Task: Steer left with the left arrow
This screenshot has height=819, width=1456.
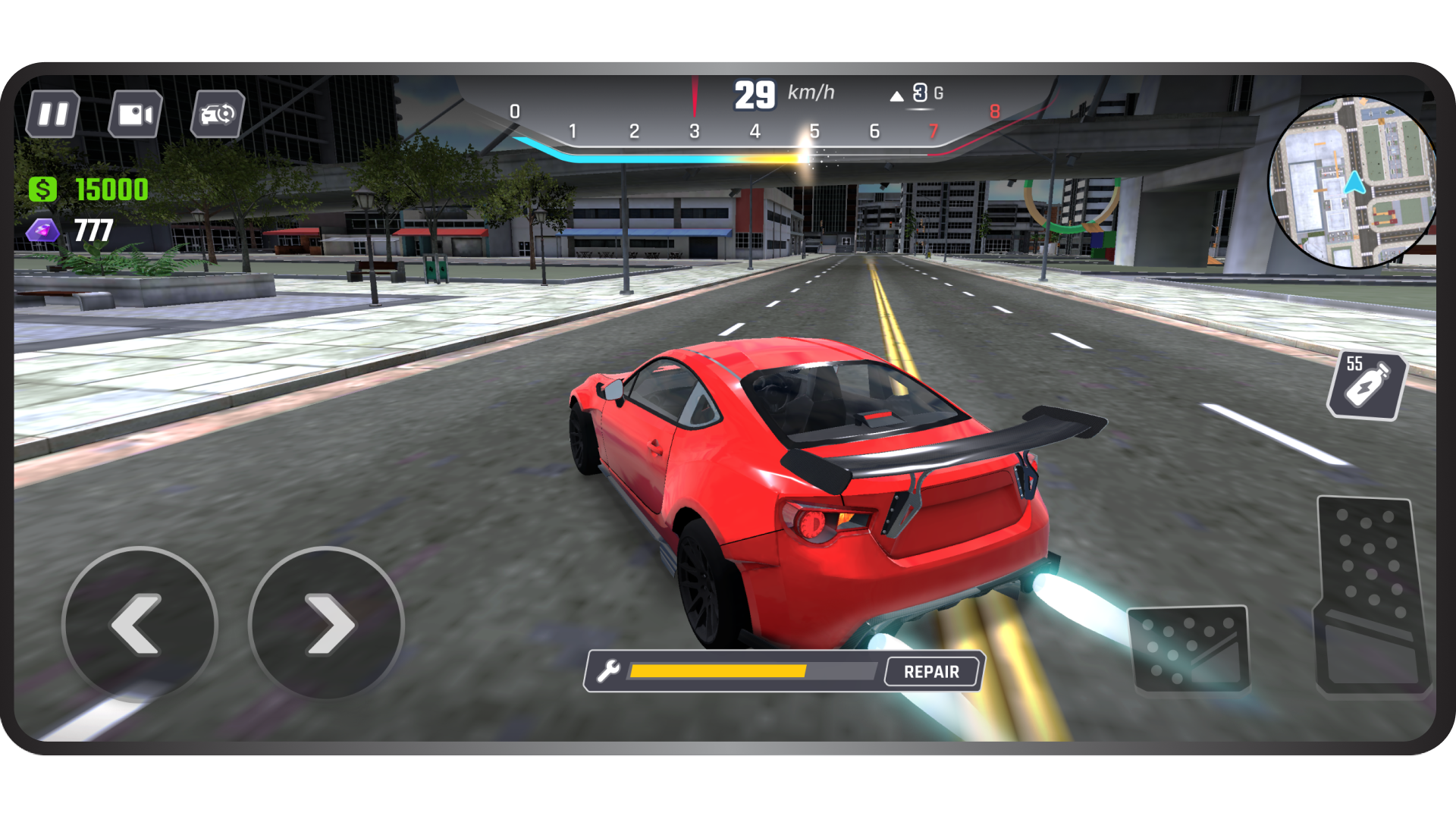Action: pos(140,623)
